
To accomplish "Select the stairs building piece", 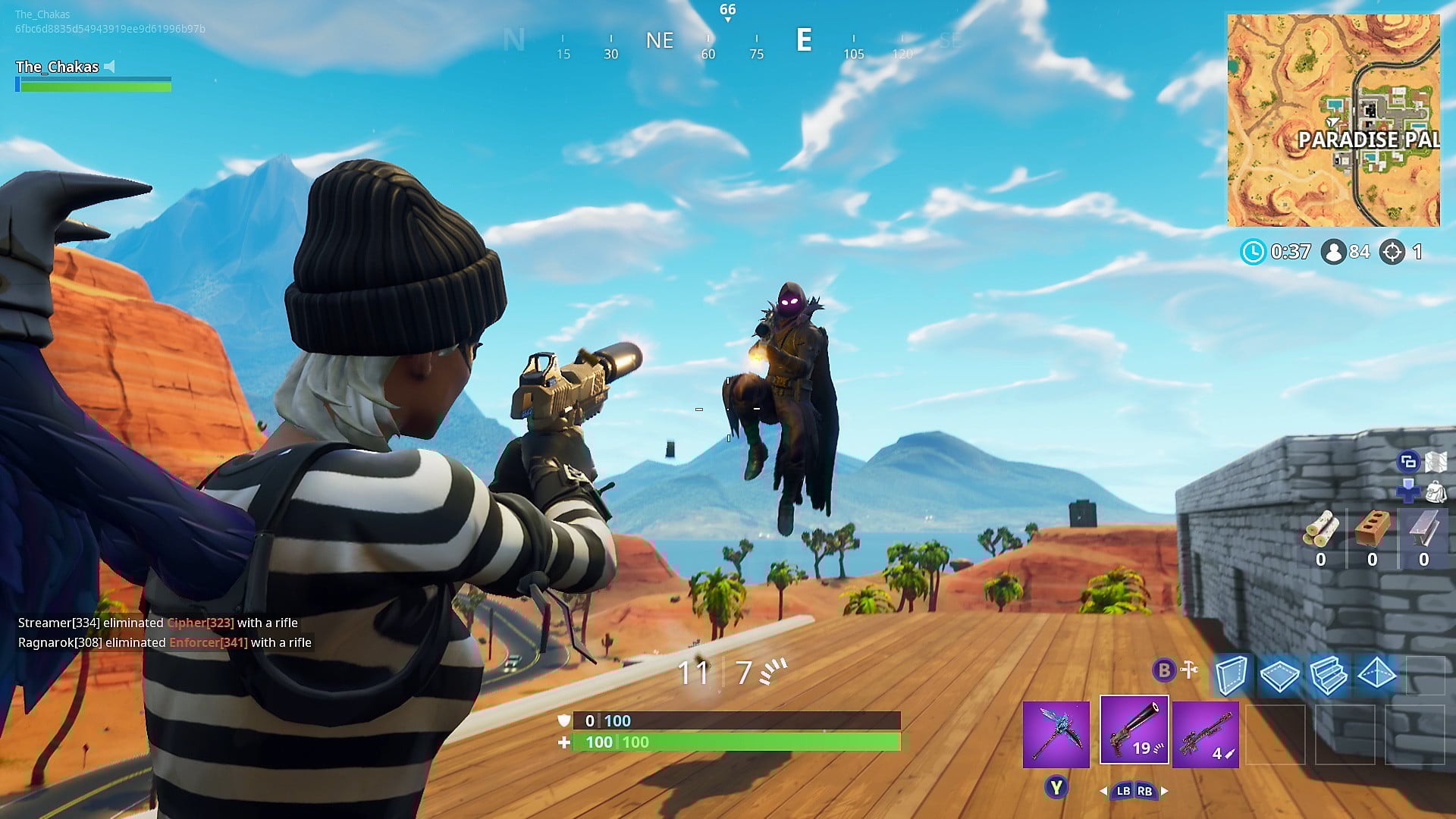I will coord(1328,674).
